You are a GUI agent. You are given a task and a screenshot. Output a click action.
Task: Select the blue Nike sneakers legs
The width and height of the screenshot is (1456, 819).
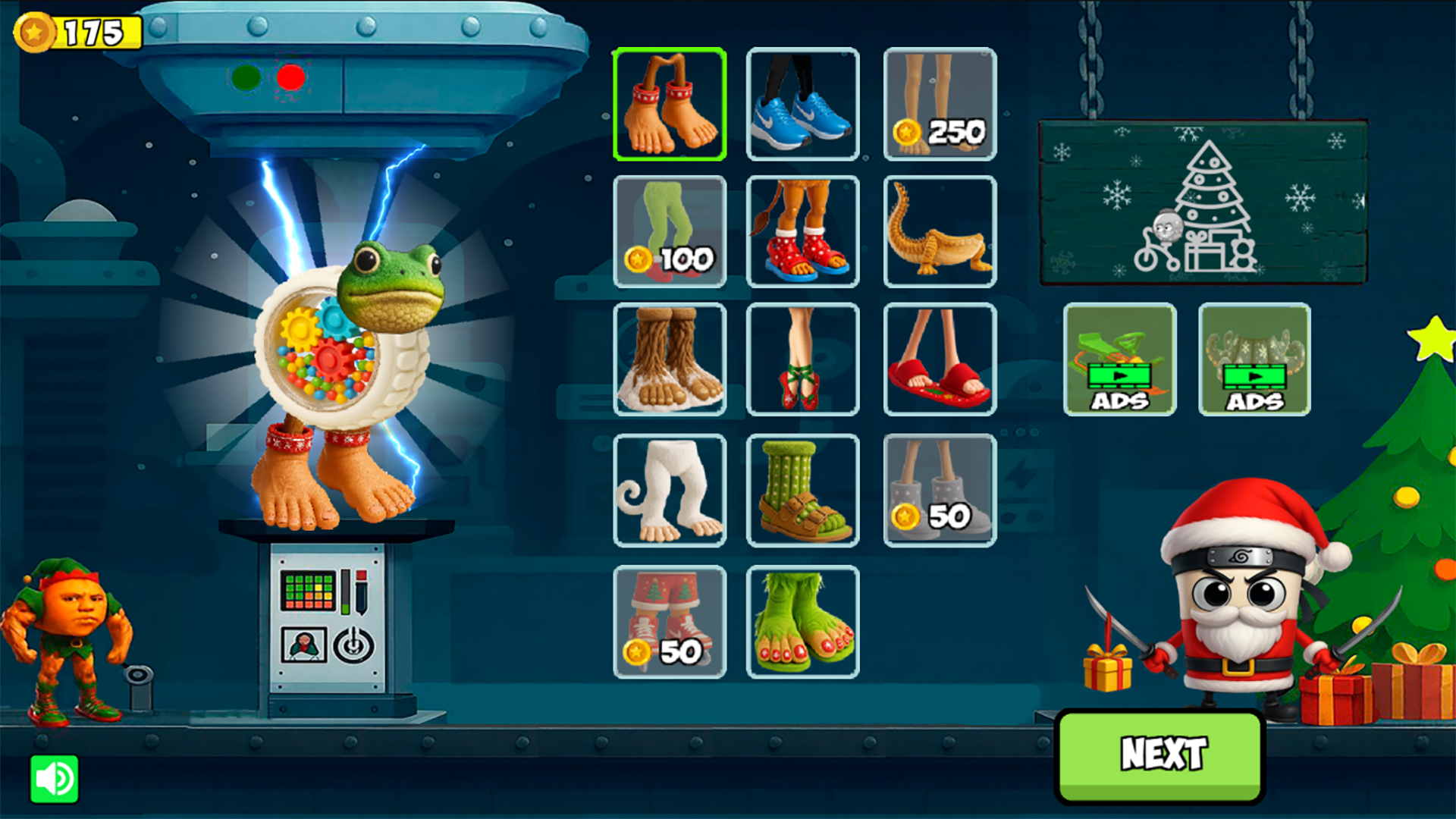tap(804, 104)
